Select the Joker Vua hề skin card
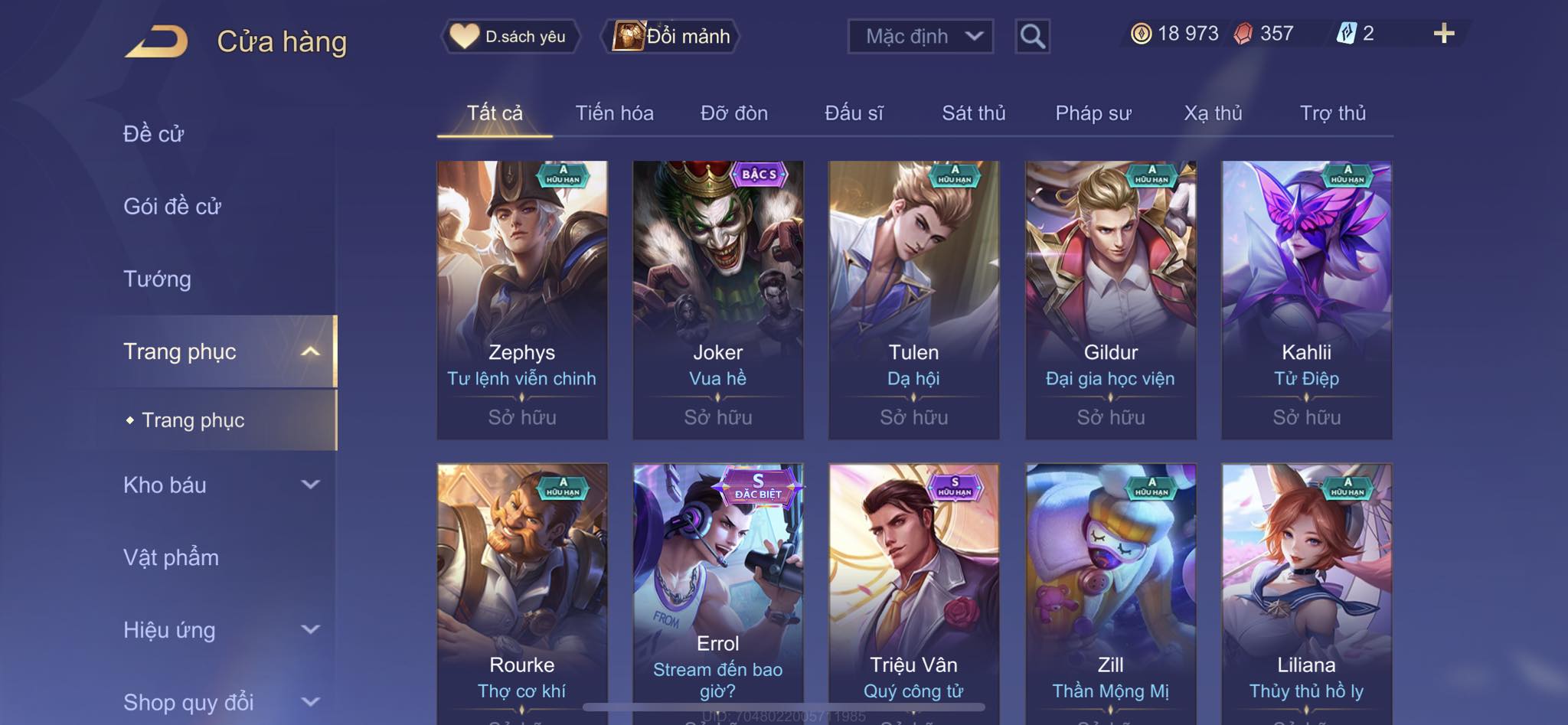This screenshot has height=725, width=1568. (x=717, y=299)
